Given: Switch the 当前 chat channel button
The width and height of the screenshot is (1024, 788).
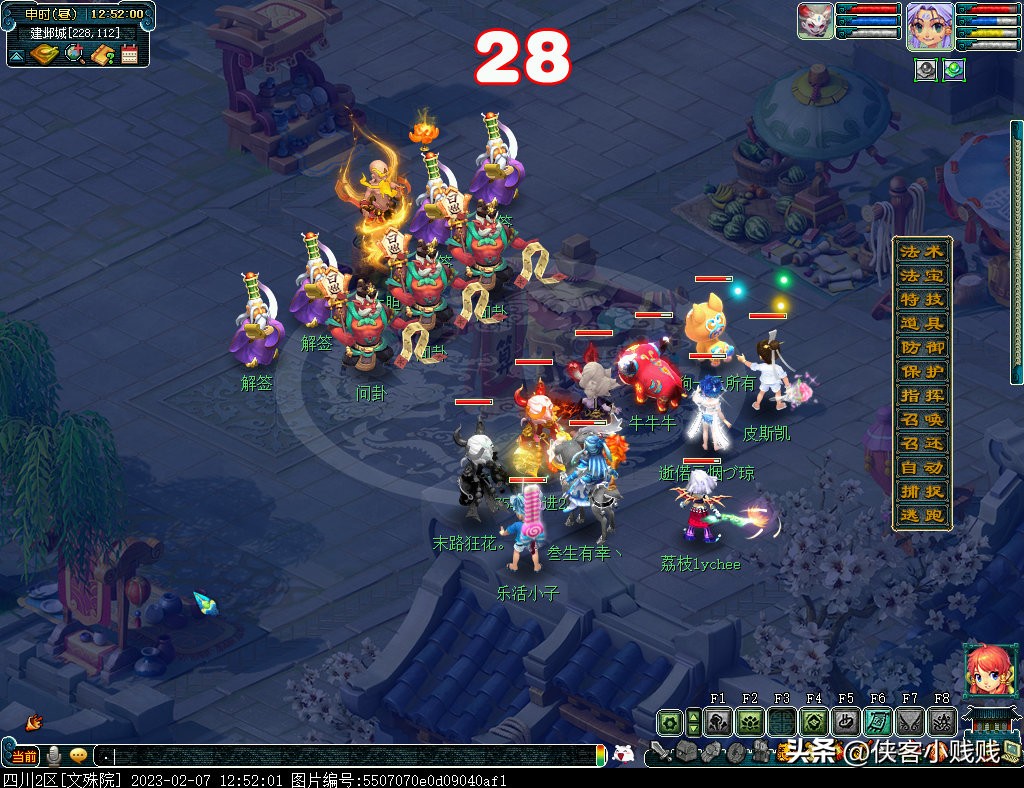Looking at the screenshot, I should click(x=23, y=756).
